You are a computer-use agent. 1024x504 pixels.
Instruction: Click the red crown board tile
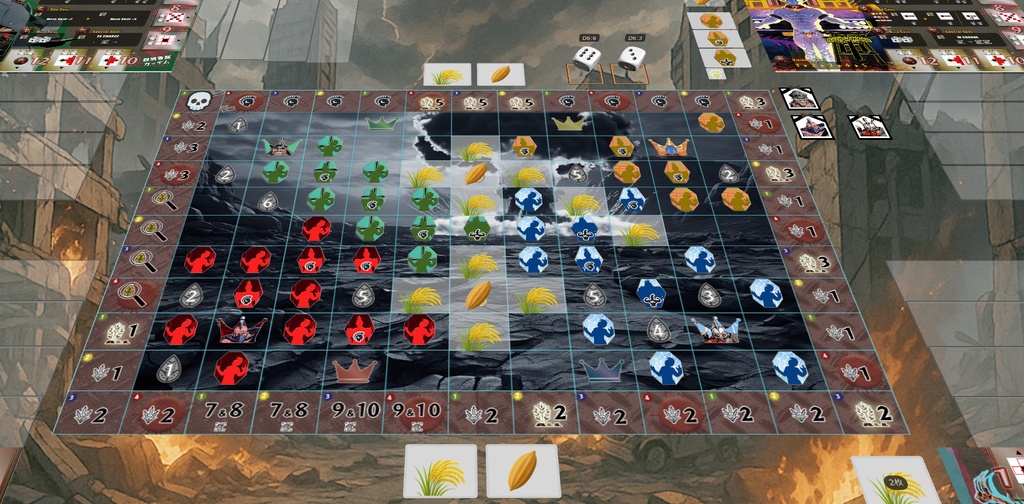click(353, 369)
